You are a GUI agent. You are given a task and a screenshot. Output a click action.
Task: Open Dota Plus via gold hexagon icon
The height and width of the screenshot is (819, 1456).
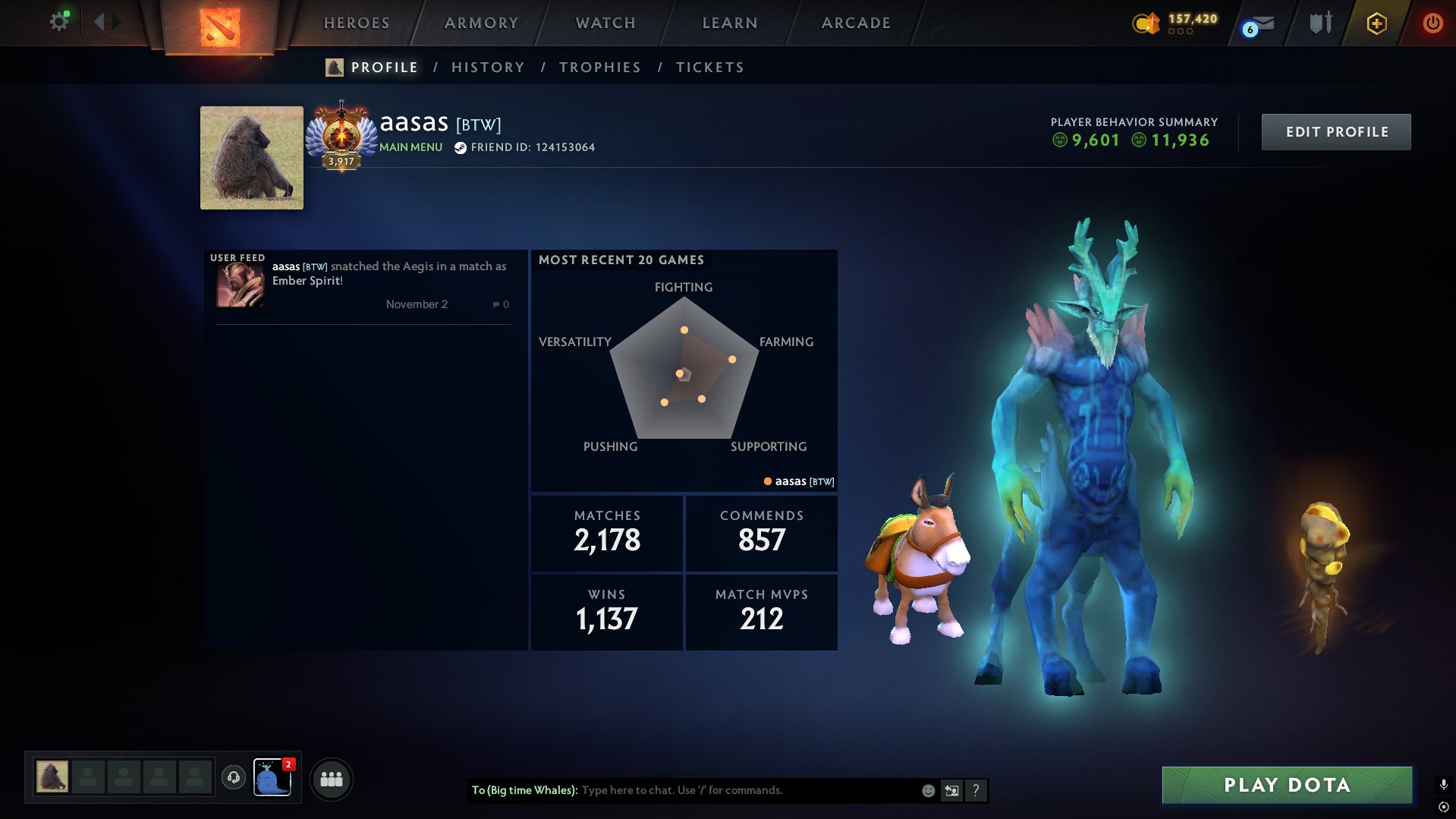click(1376, 23)
